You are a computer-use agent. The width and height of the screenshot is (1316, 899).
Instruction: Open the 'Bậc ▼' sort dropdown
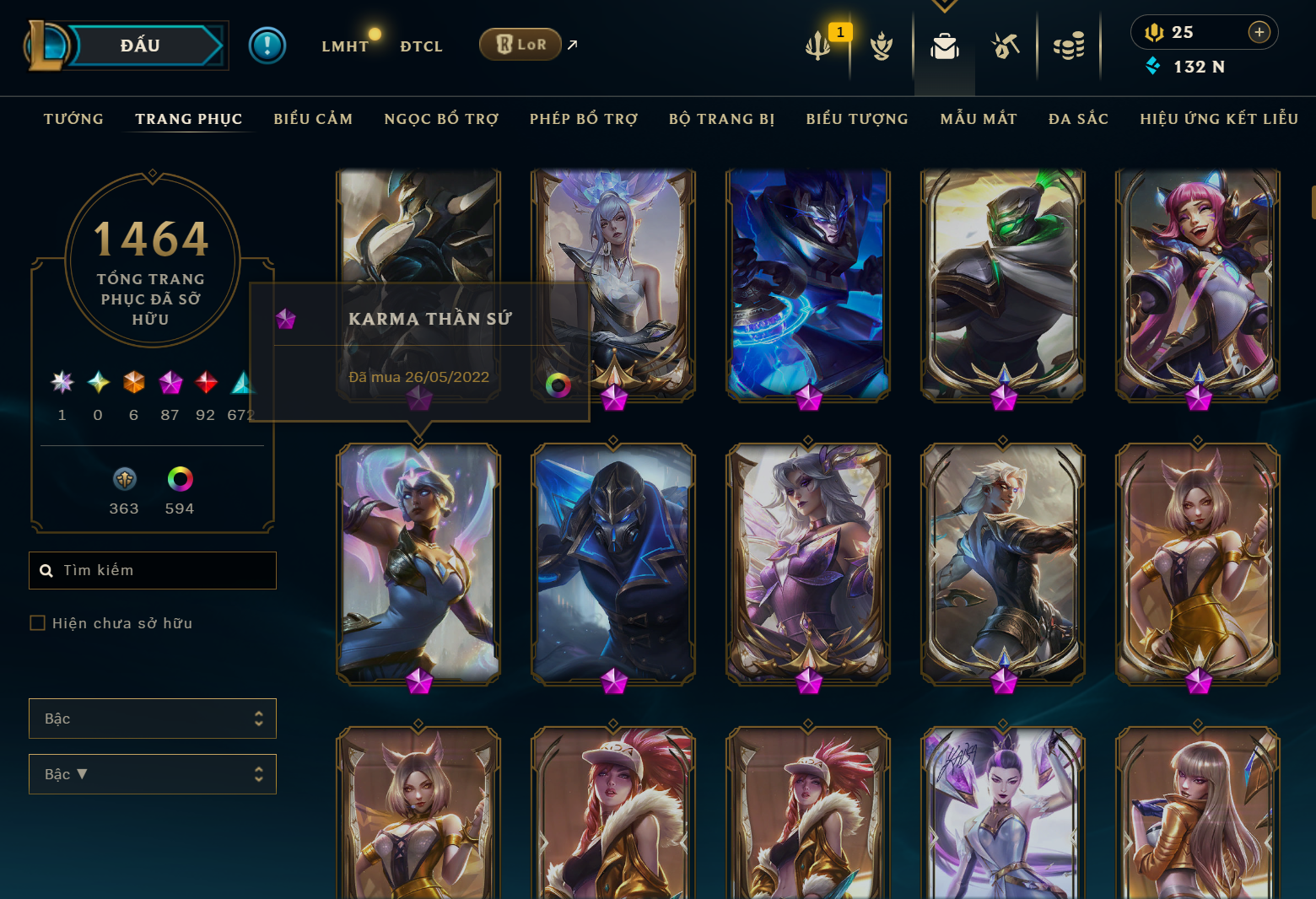coord(153,773)
